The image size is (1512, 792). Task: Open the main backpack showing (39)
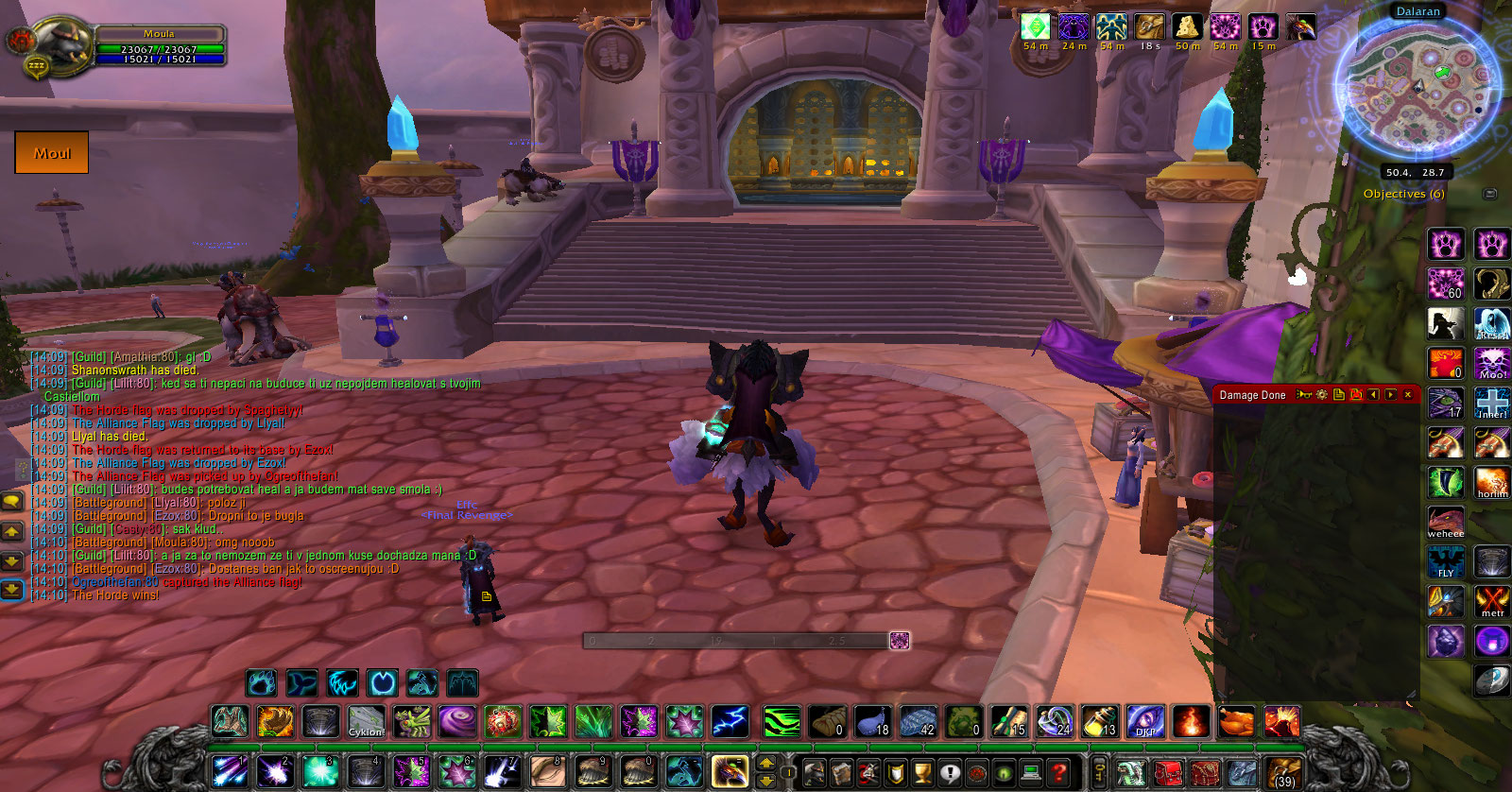coord(1283,772)
